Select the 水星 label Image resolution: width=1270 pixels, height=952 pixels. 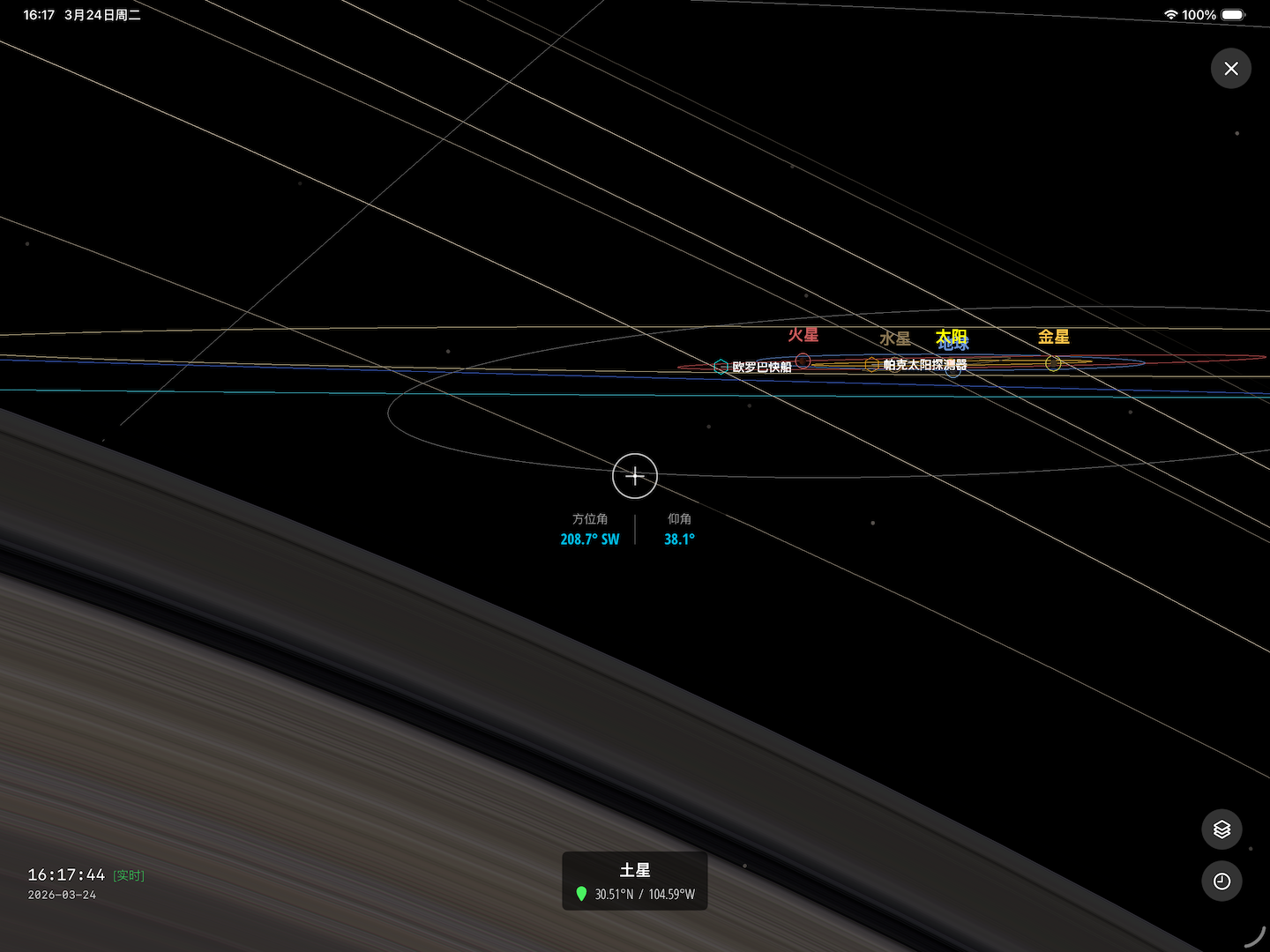point(894,338)
